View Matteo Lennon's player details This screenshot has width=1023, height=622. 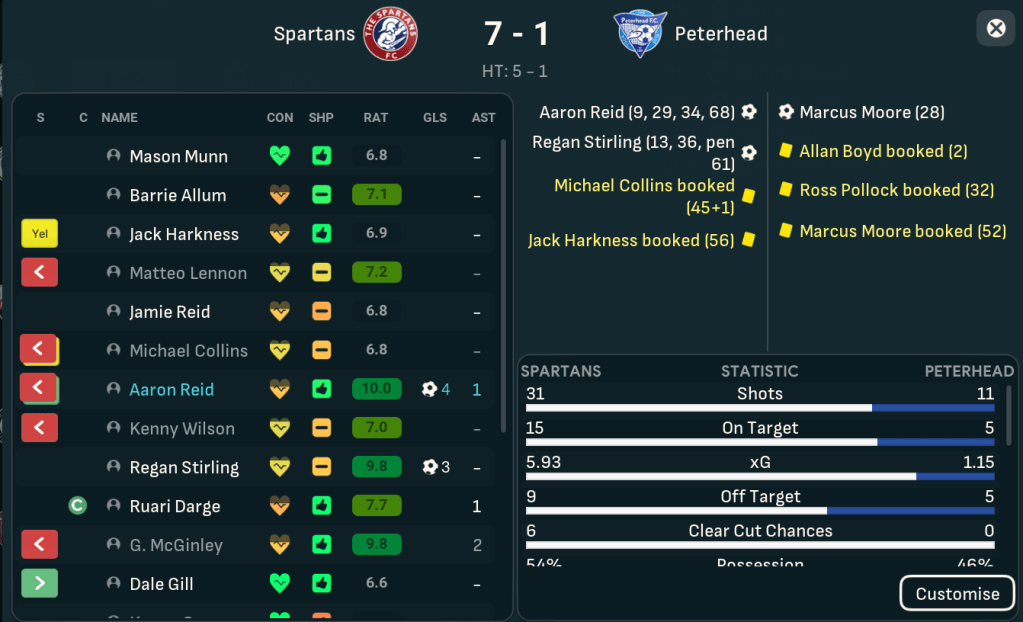click(x=188, y=273)
